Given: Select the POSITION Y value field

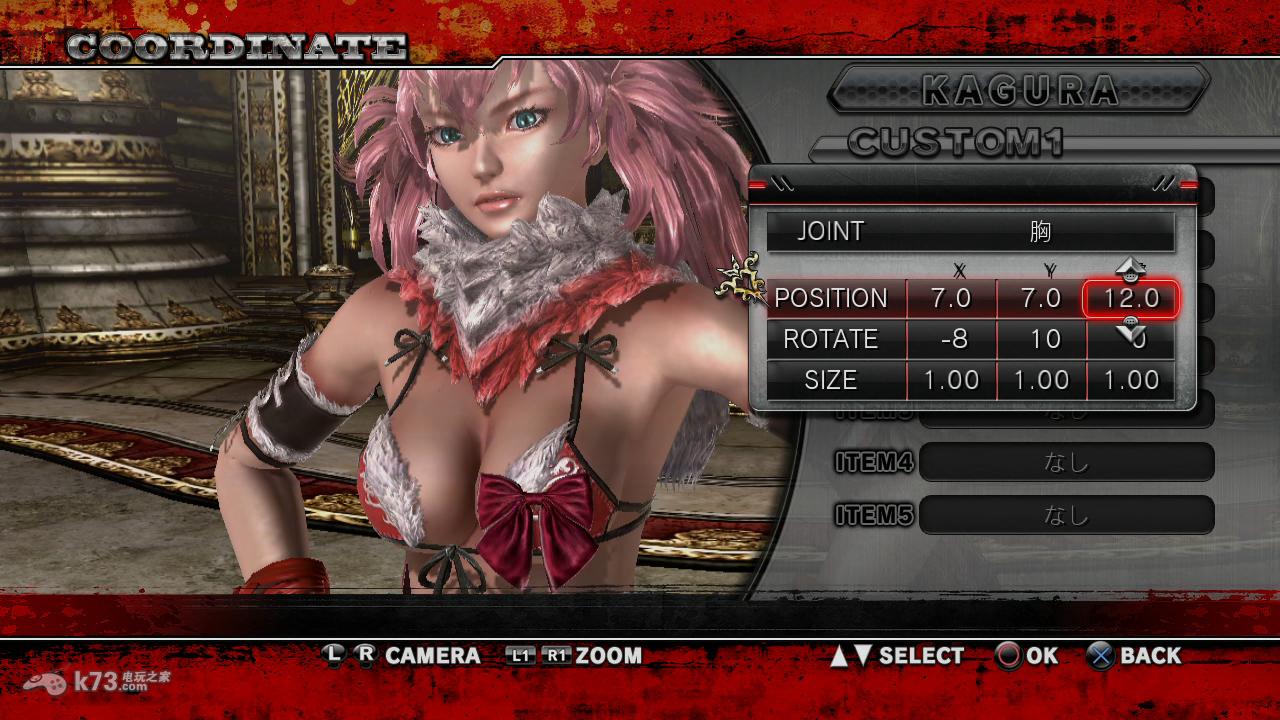Looking at the screenshot, I should pos(1041,298).
